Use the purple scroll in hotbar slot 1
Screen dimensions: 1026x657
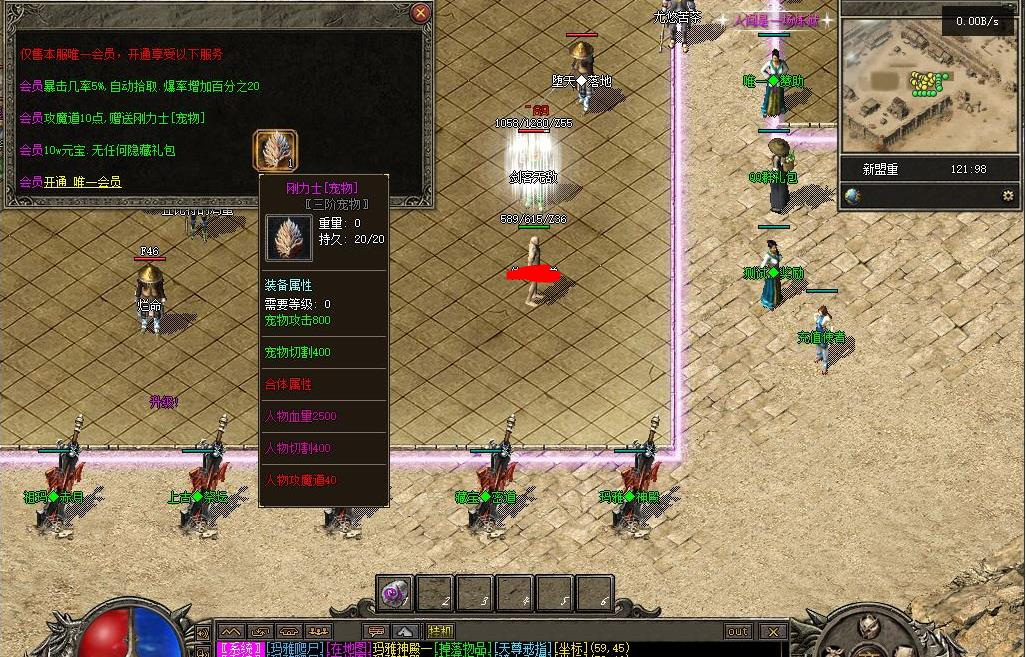(394, 593)
